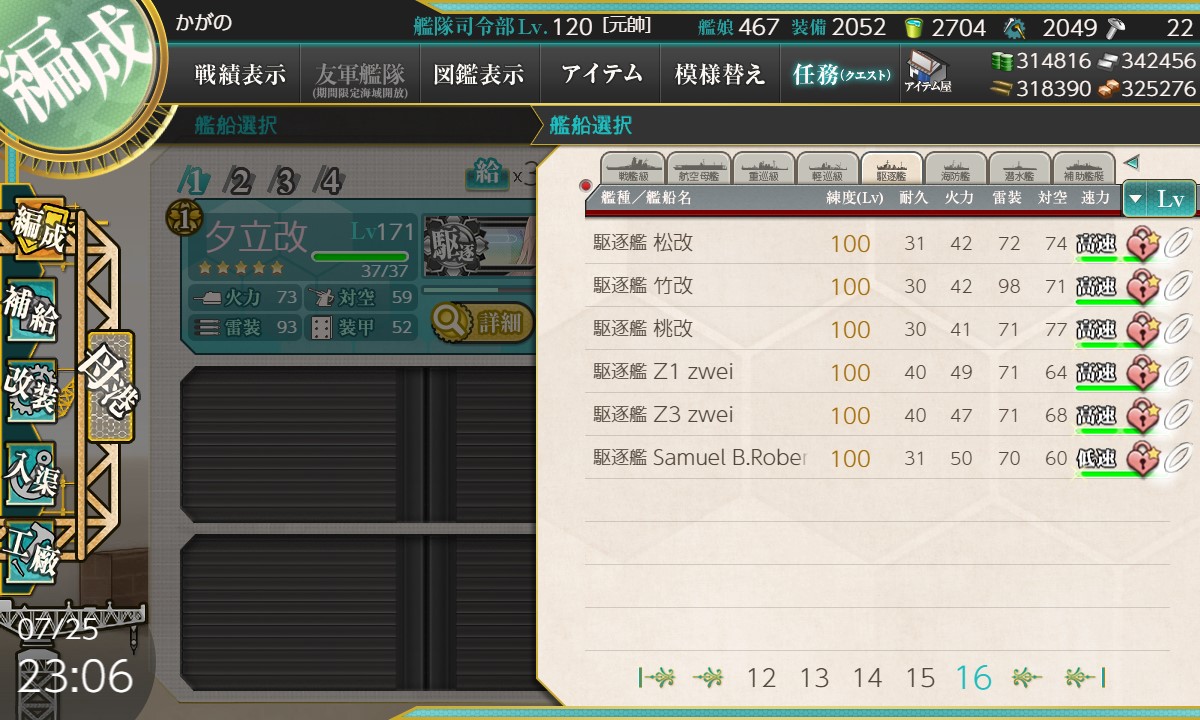Jump to ship list page 14
Image resolution: width=1200 pixels, height=720 pixels.
[x=867, y=678]
